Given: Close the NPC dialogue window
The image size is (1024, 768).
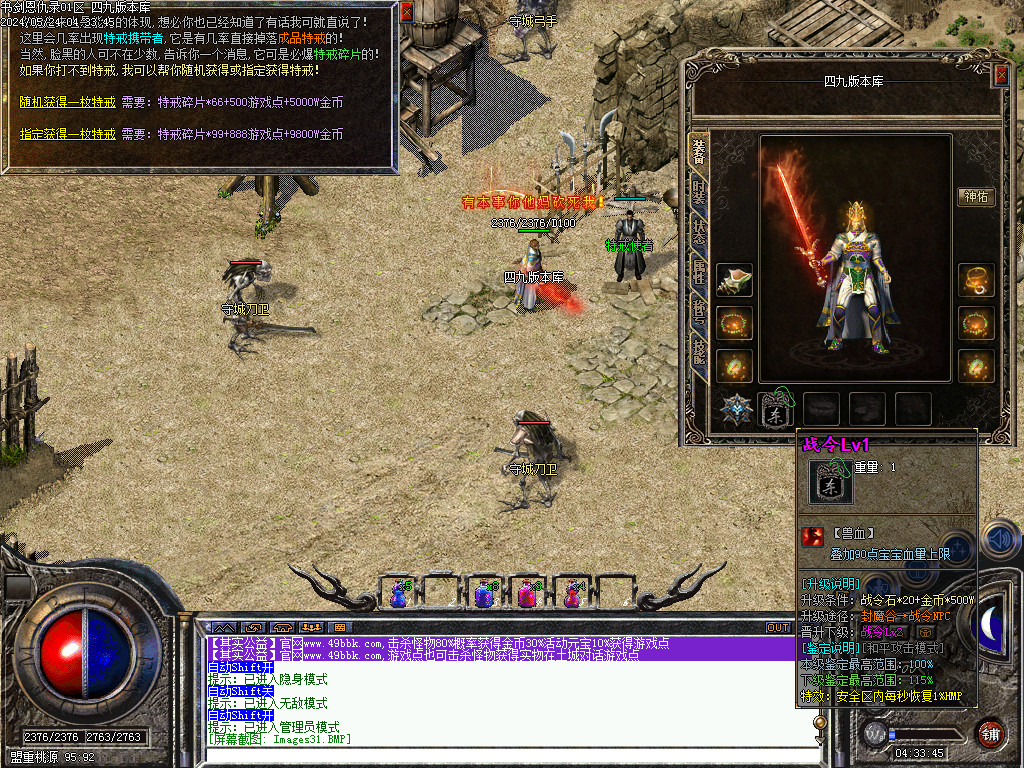Looking at the screenshot, I should click(406, 12).
